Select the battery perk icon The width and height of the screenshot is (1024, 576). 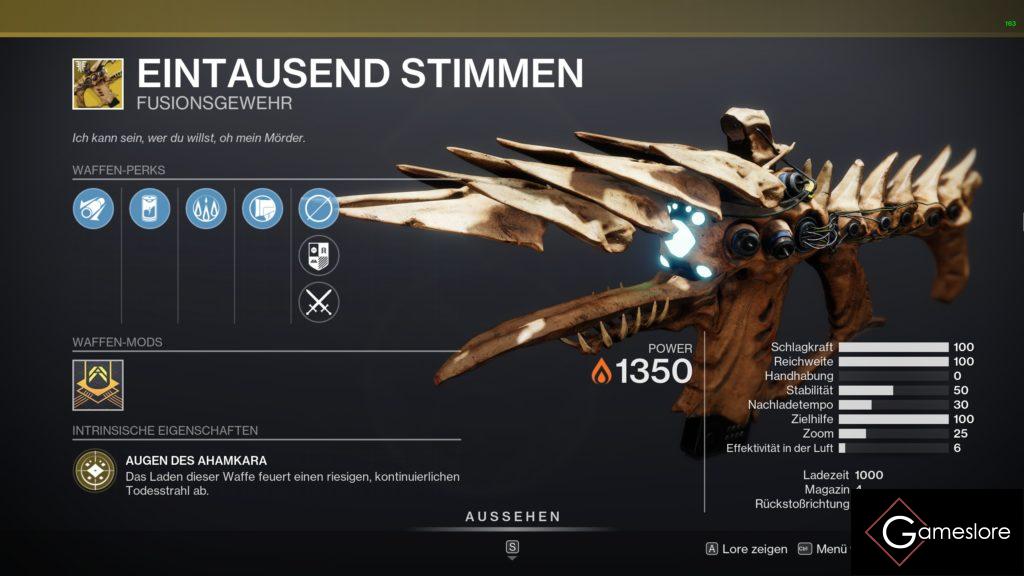149,209
